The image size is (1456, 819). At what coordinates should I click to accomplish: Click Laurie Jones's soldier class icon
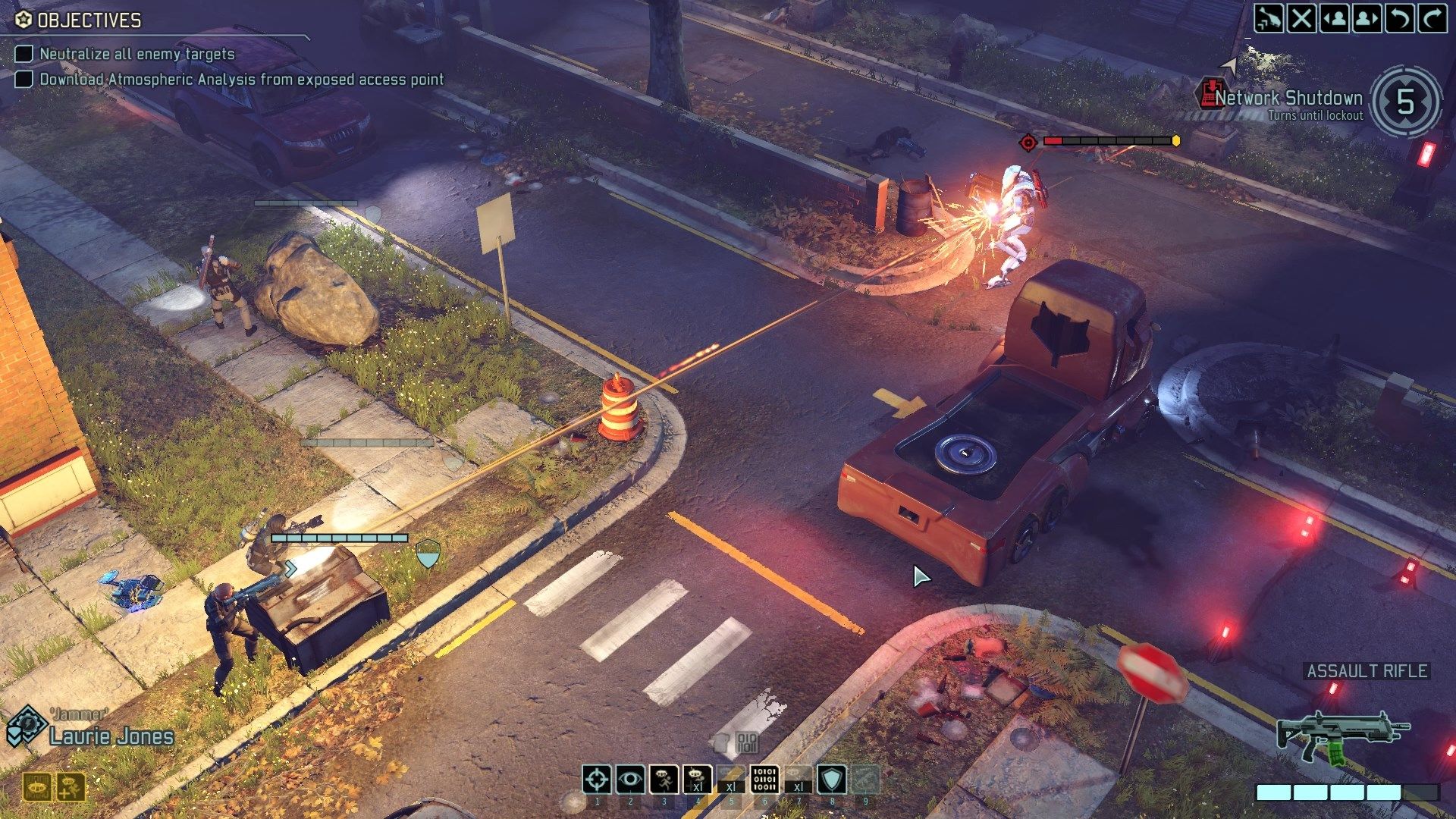click(27, 726)
